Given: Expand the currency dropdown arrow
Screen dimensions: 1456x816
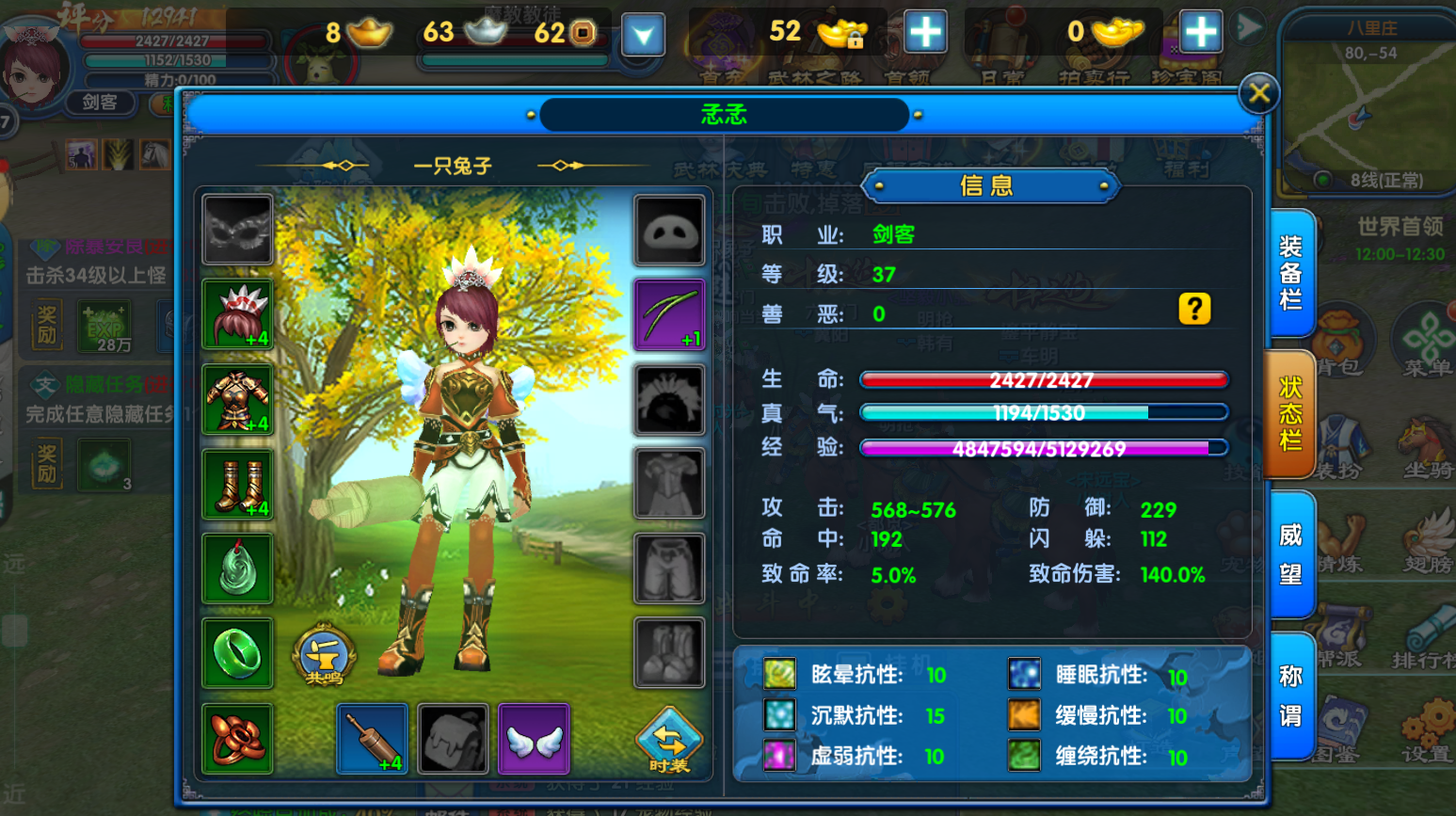Looking at the screenshot, I should coord(643,36).
